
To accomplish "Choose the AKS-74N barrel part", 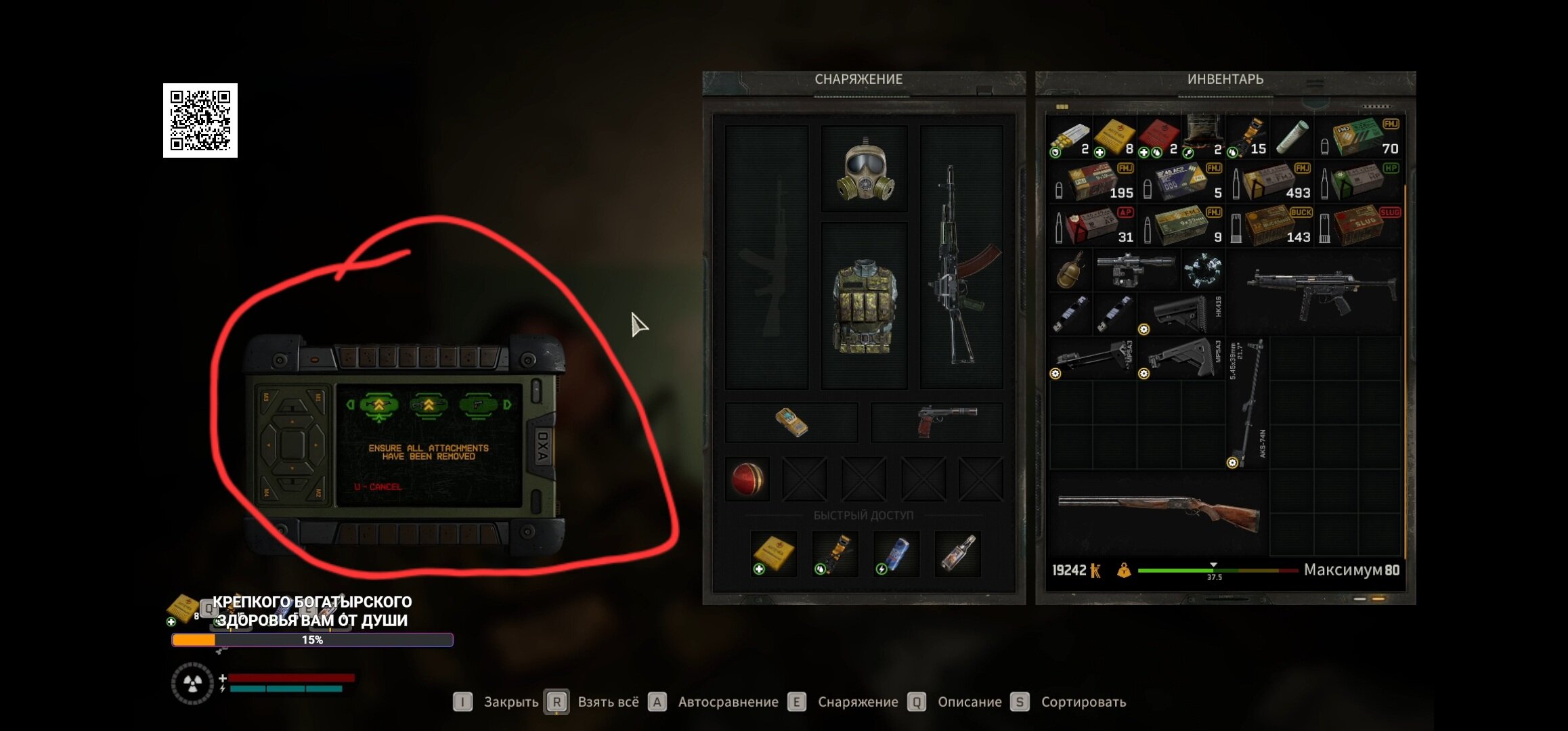I will 1247,403.
